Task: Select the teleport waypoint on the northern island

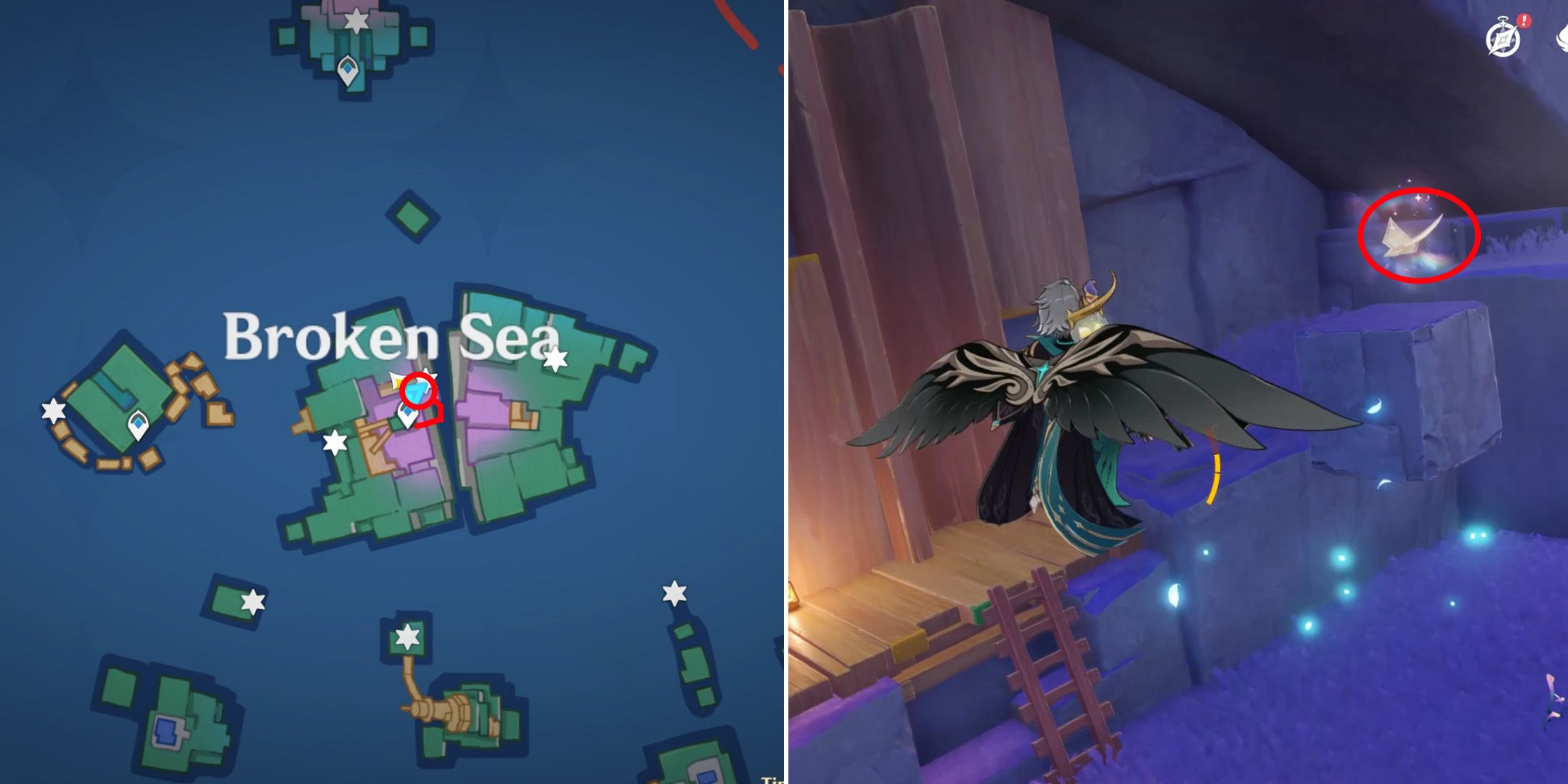Action: pyautogui.click(x=348, y=69)
